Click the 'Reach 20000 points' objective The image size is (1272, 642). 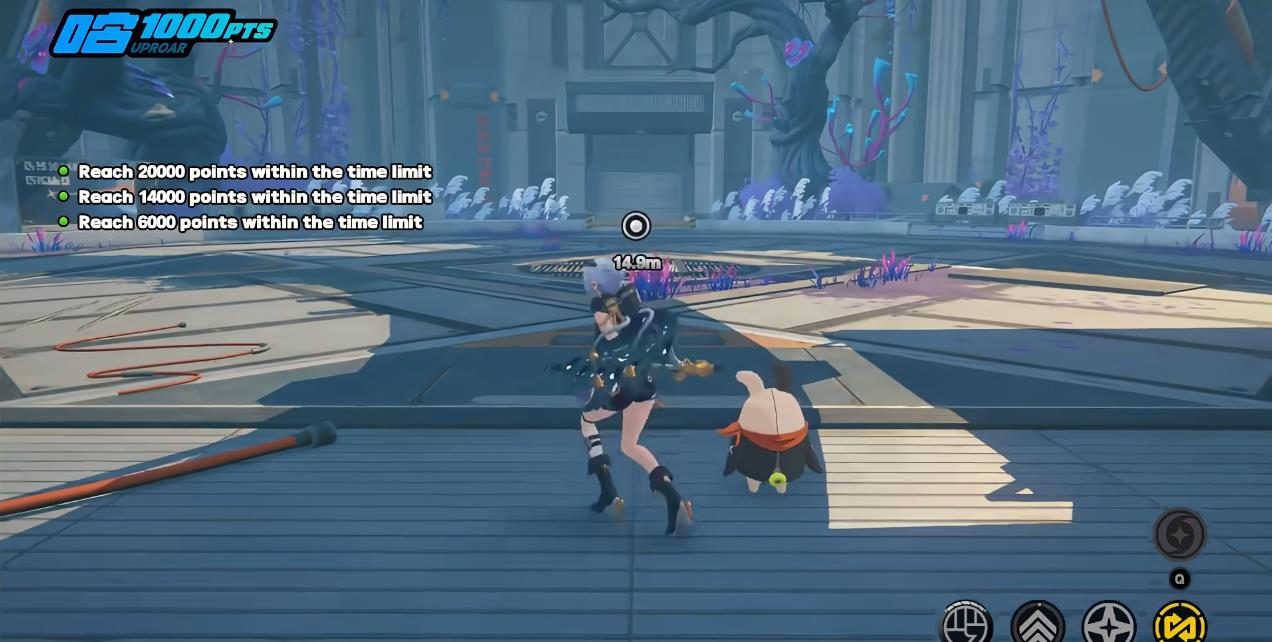254,172
